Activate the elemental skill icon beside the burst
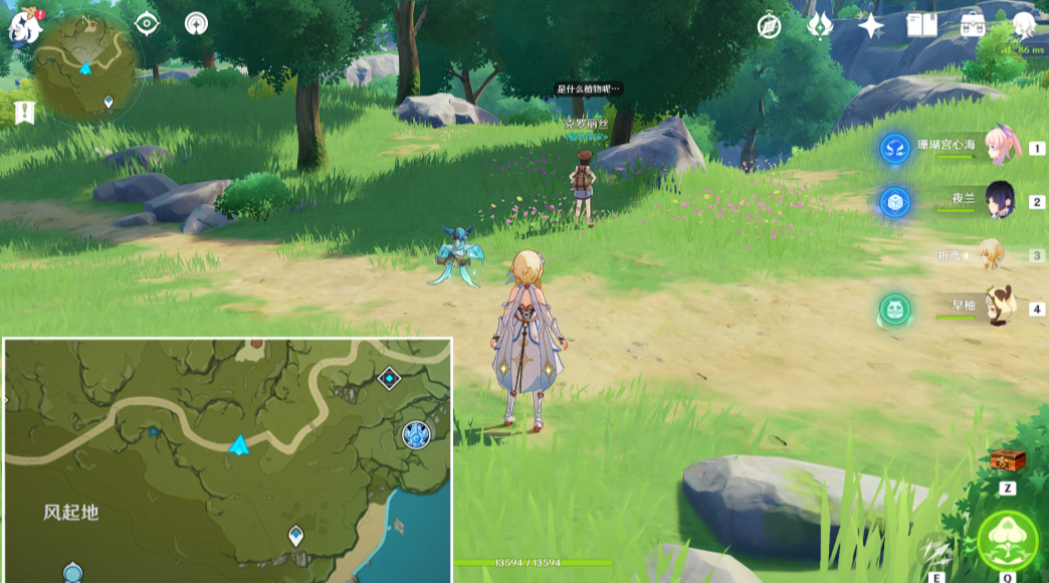 pyautogui.click(x=935, y=547)
